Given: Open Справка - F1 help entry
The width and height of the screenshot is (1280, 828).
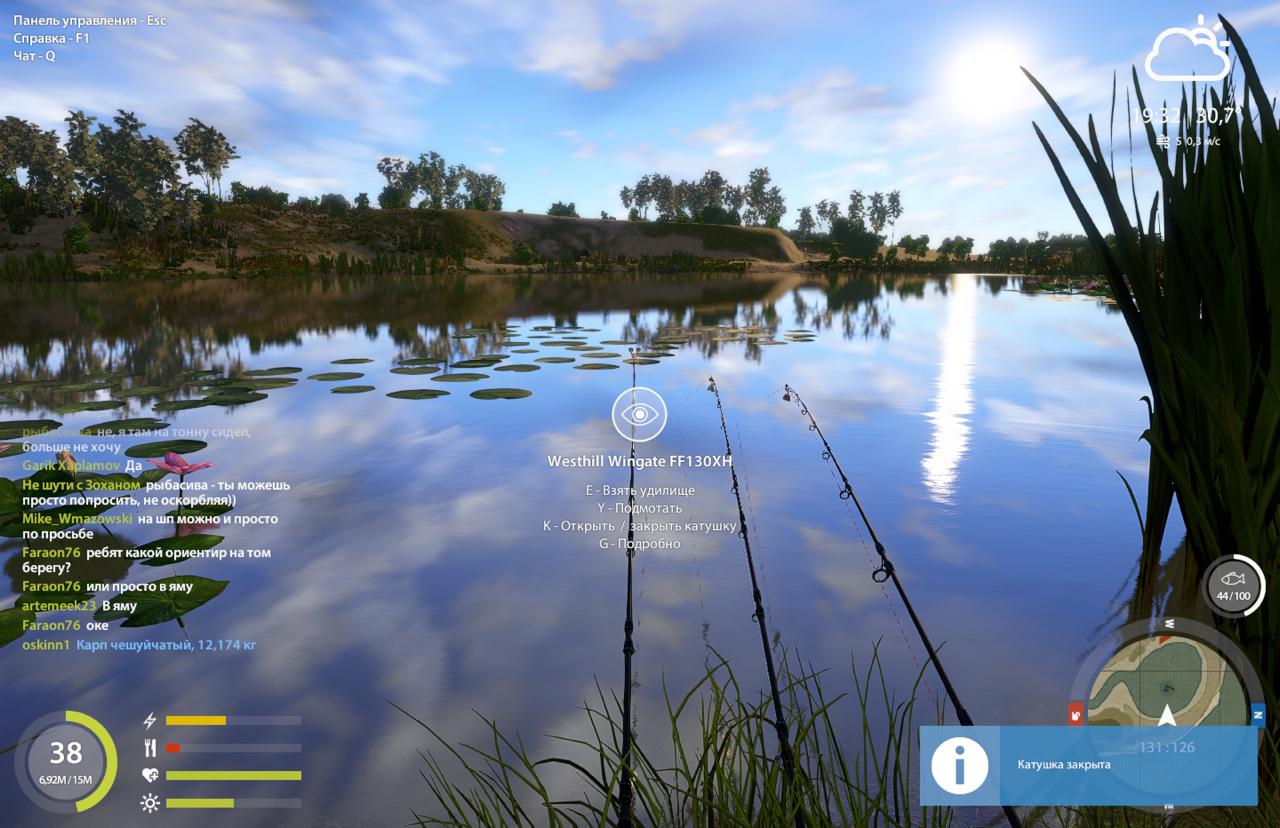Looking at the screenshot, I should [48, 37].
